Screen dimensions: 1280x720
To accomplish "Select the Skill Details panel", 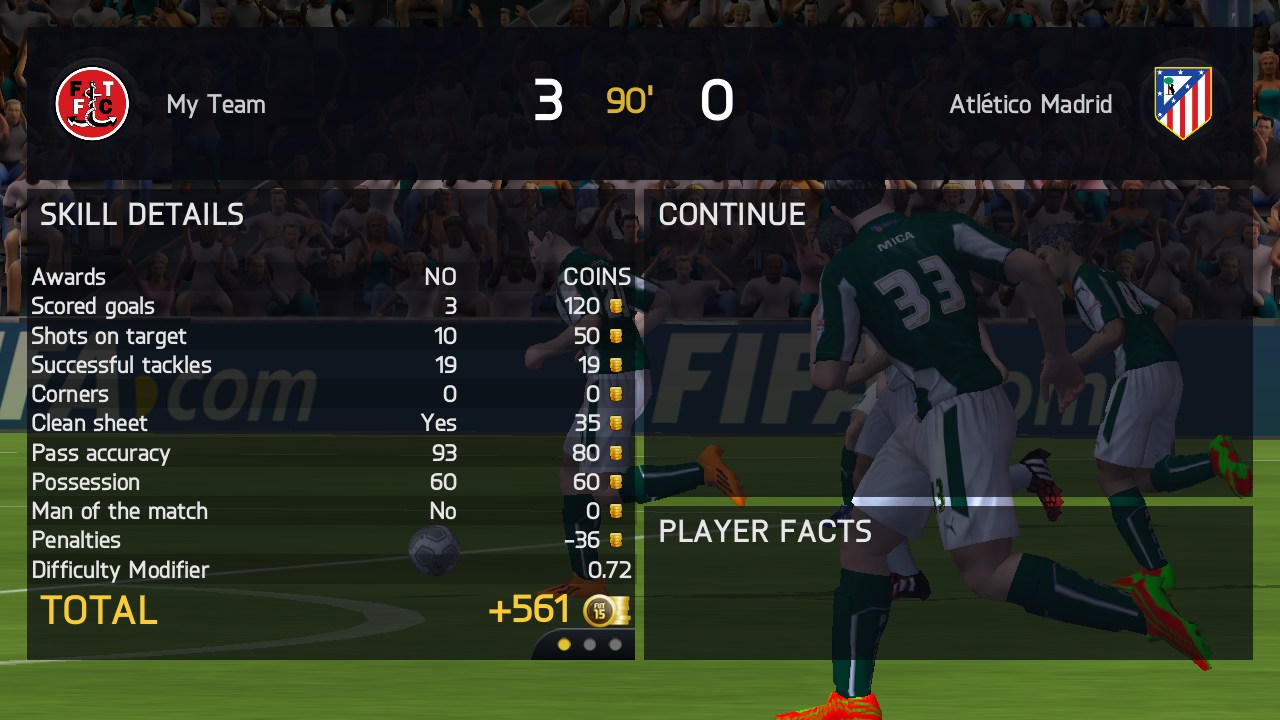I will 330,420.
